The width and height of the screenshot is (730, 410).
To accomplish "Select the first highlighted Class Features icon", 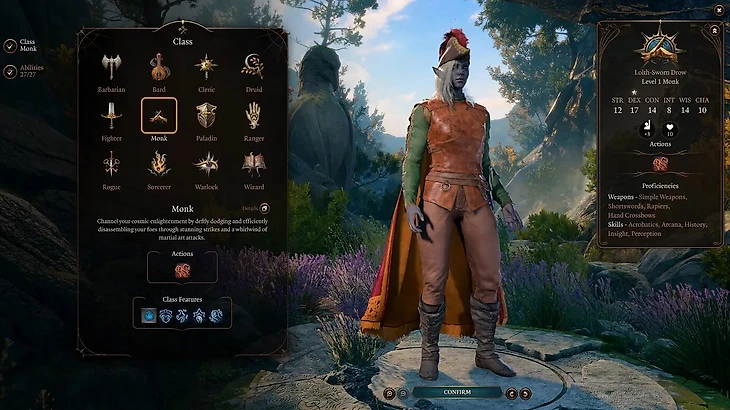I will [x=148, y=315].
